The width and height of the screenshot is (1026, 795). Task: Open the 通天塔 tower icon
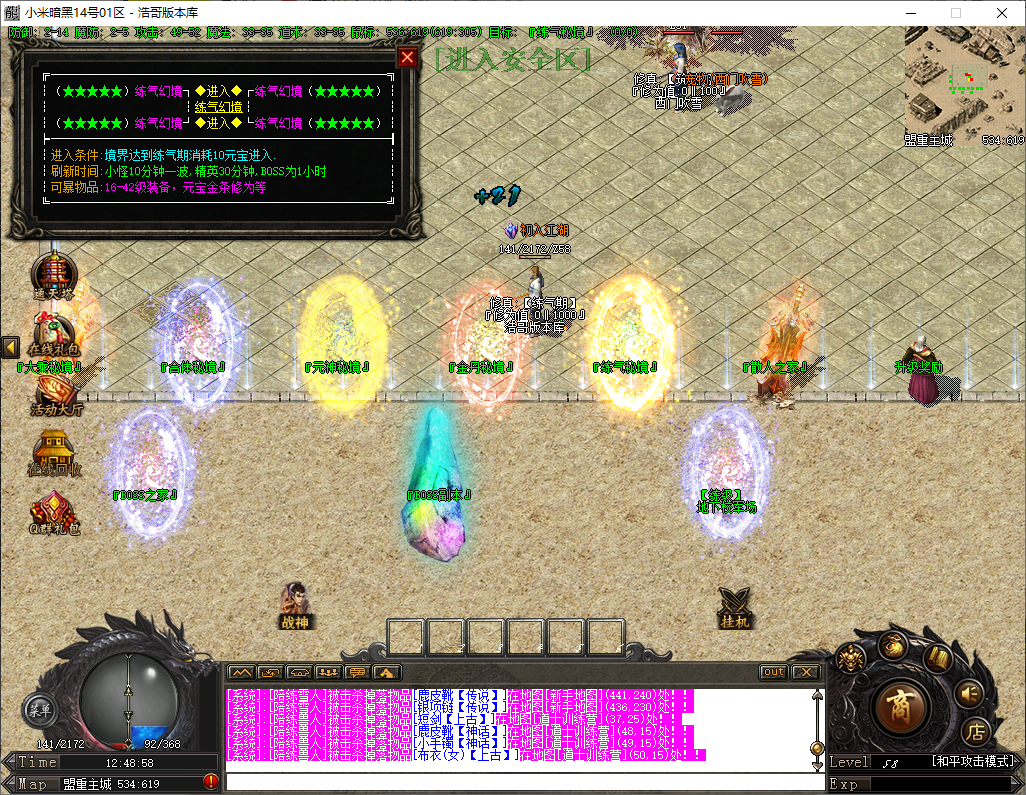tap(53, 274)
